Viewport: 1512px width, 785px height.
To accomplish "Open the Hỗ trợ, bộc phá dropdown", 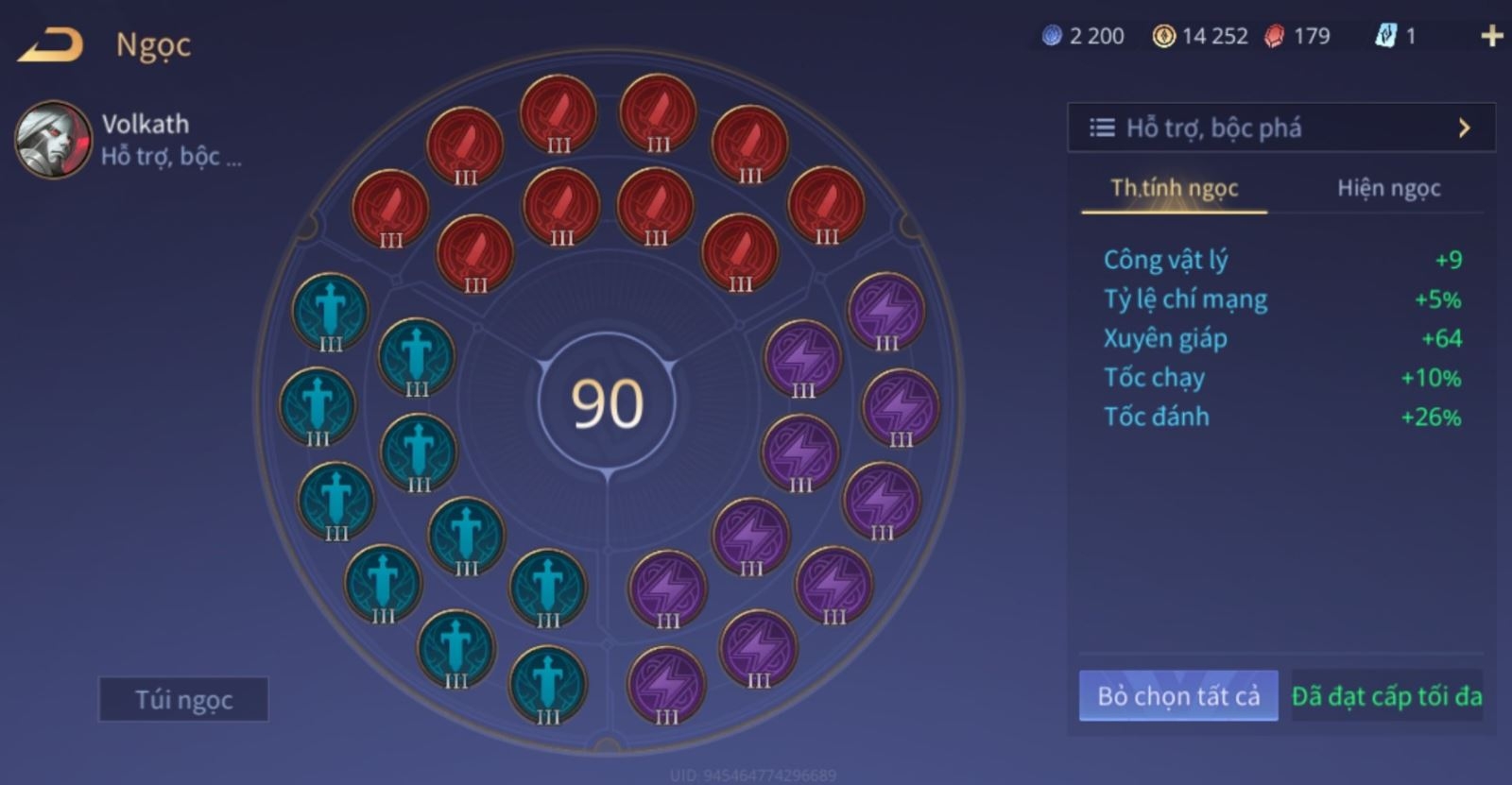I will coord(1280,128).
